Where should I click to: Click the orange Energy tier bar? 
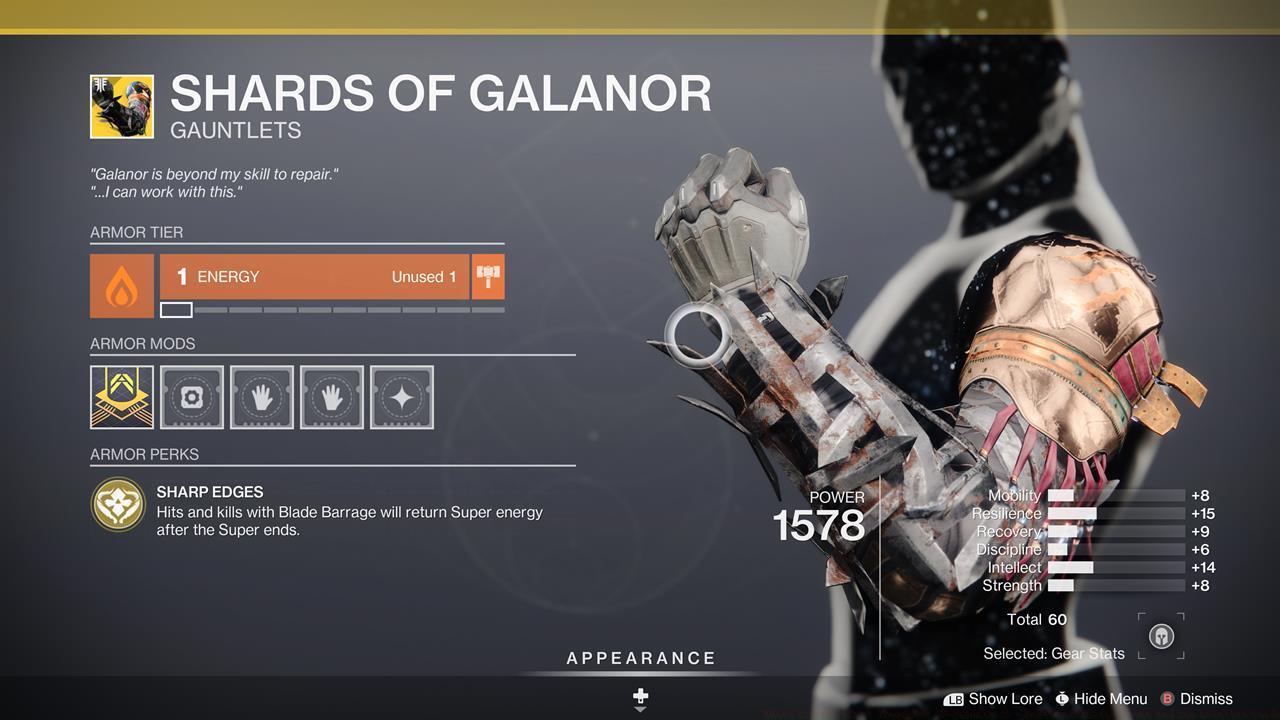(x=314, y=277)
